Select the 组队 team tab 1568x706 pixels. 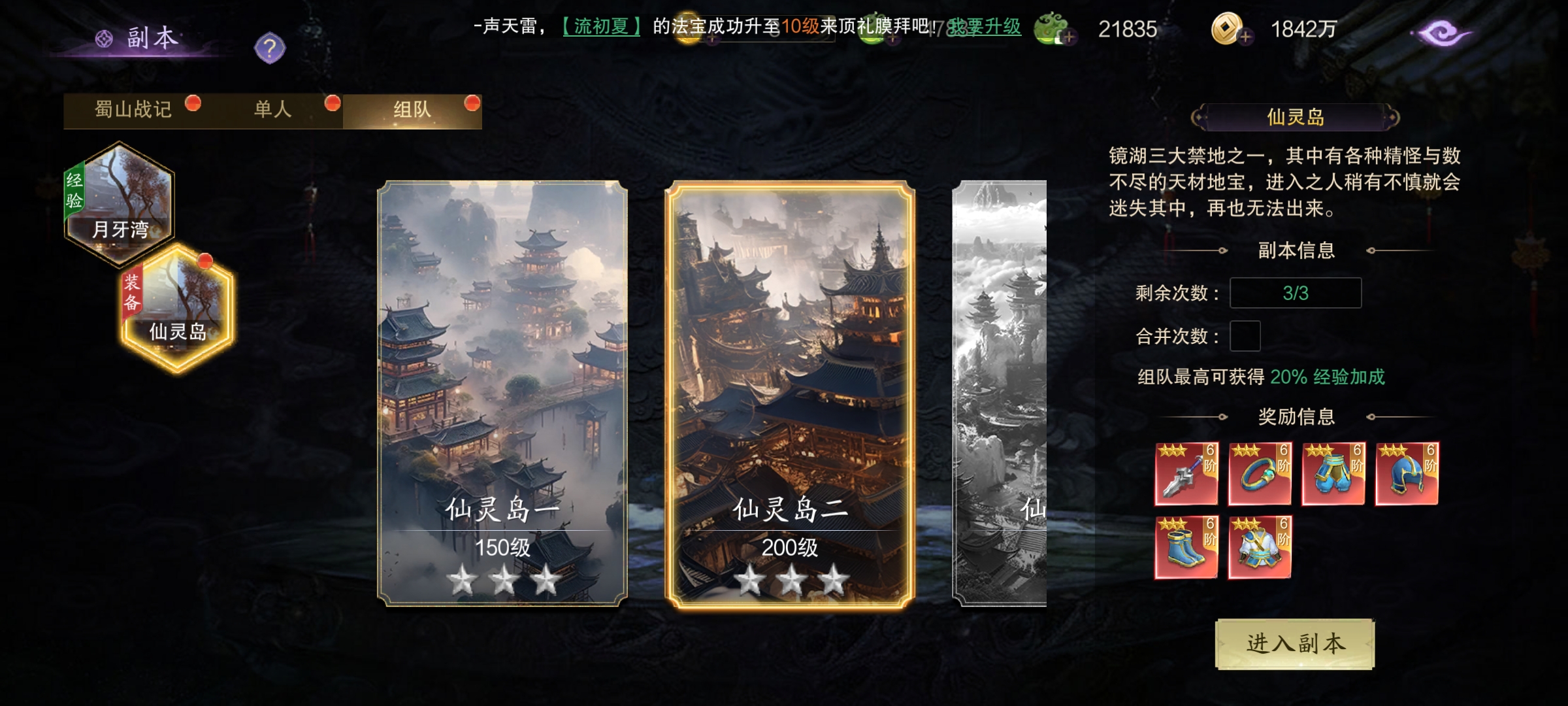(412, 110)
